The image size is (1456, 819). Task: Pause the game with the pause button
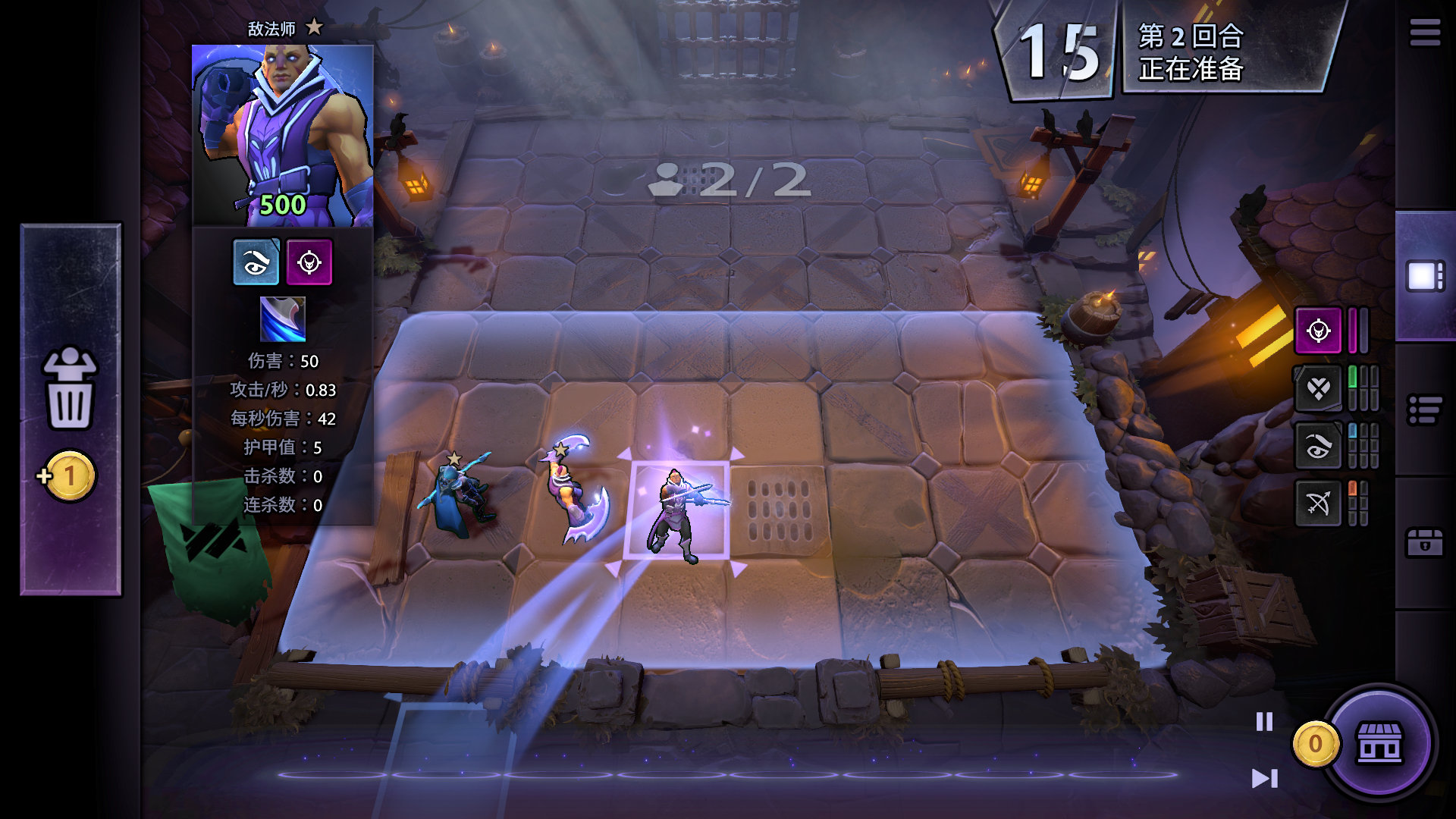click(1264, 721)
